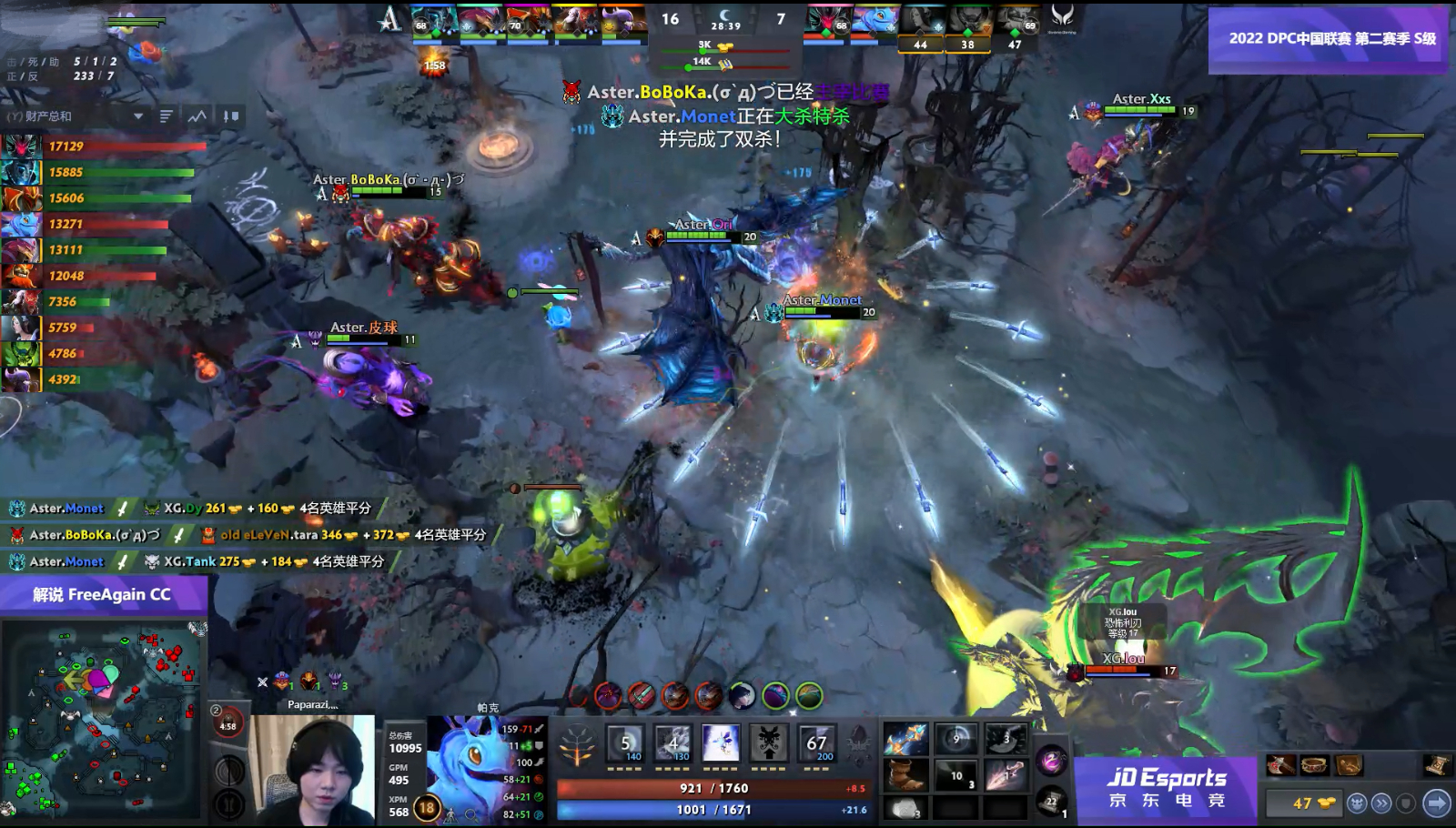
Task: Click the Aster team logo in top bar
Action: (x=389, y=18)
